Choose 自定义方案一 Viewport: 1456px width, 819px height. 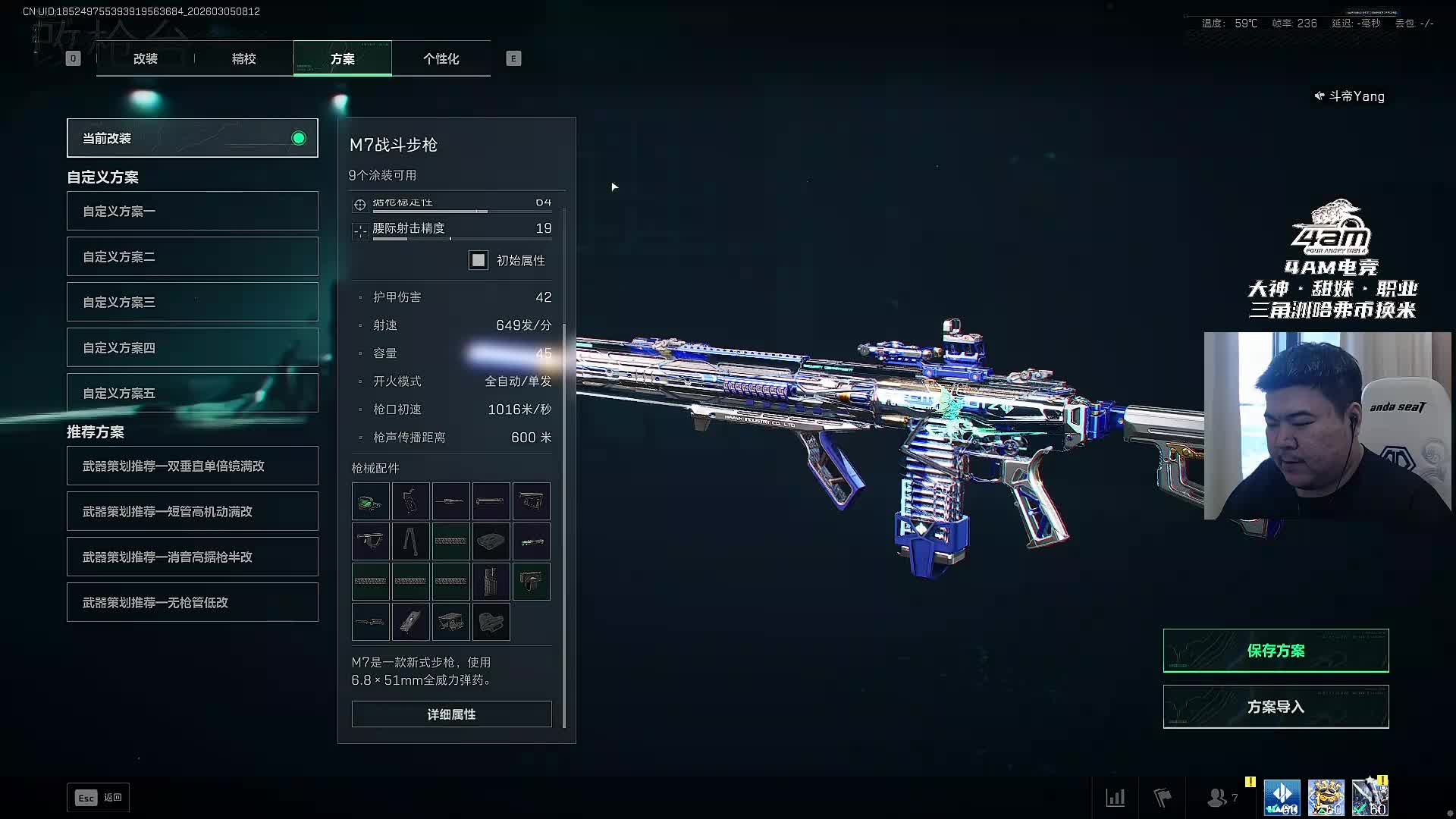coord(192,211)
